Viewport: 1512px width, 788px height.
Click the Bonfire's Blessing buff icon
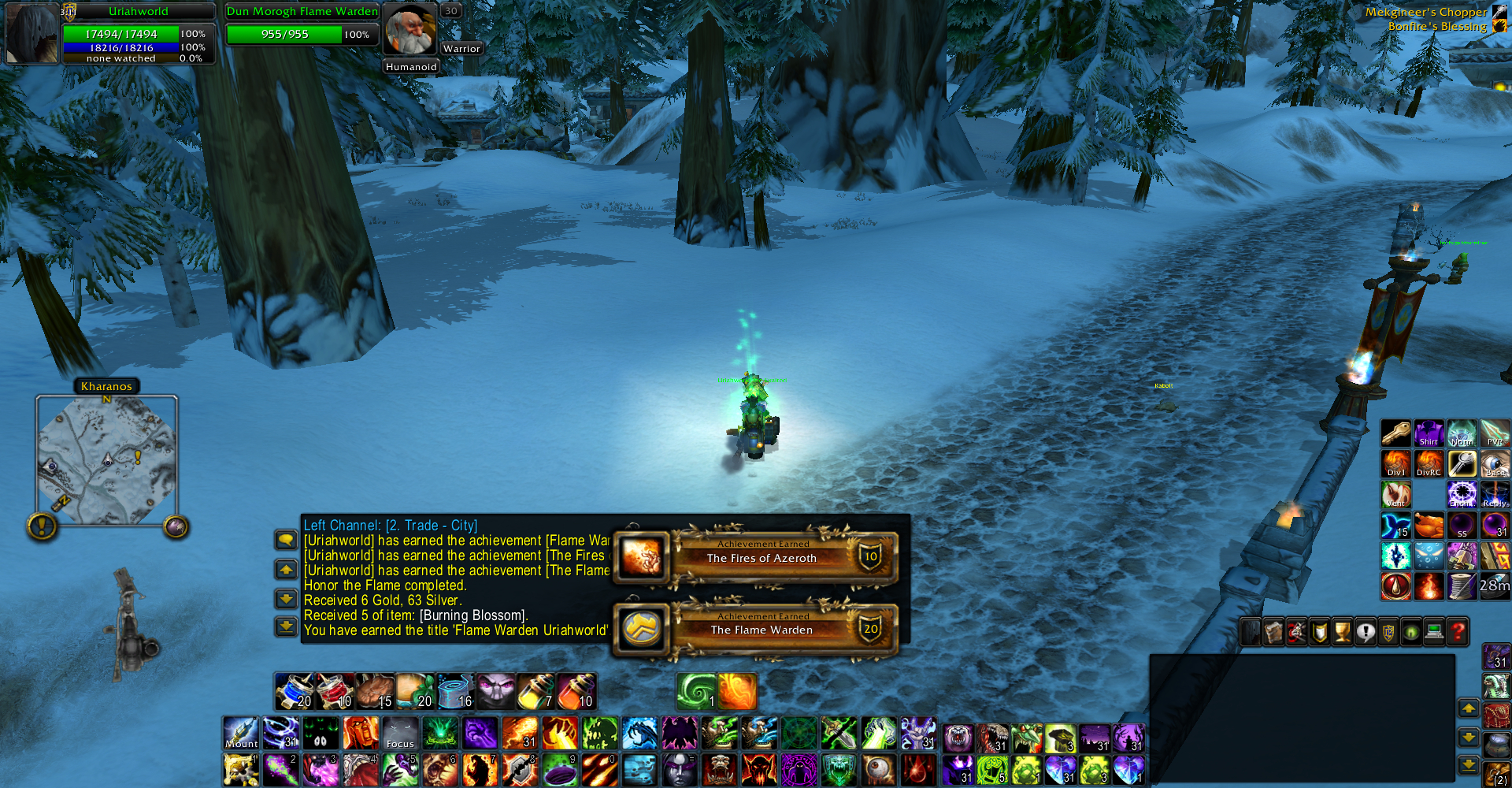tap(1499, 26)
